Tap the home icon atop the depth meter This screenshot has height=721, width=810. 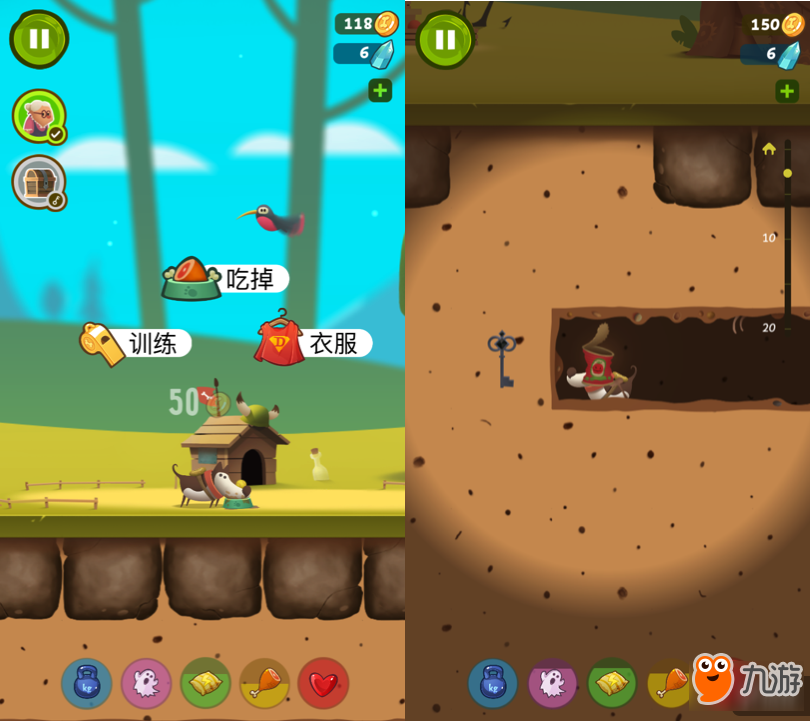point(769,149)
